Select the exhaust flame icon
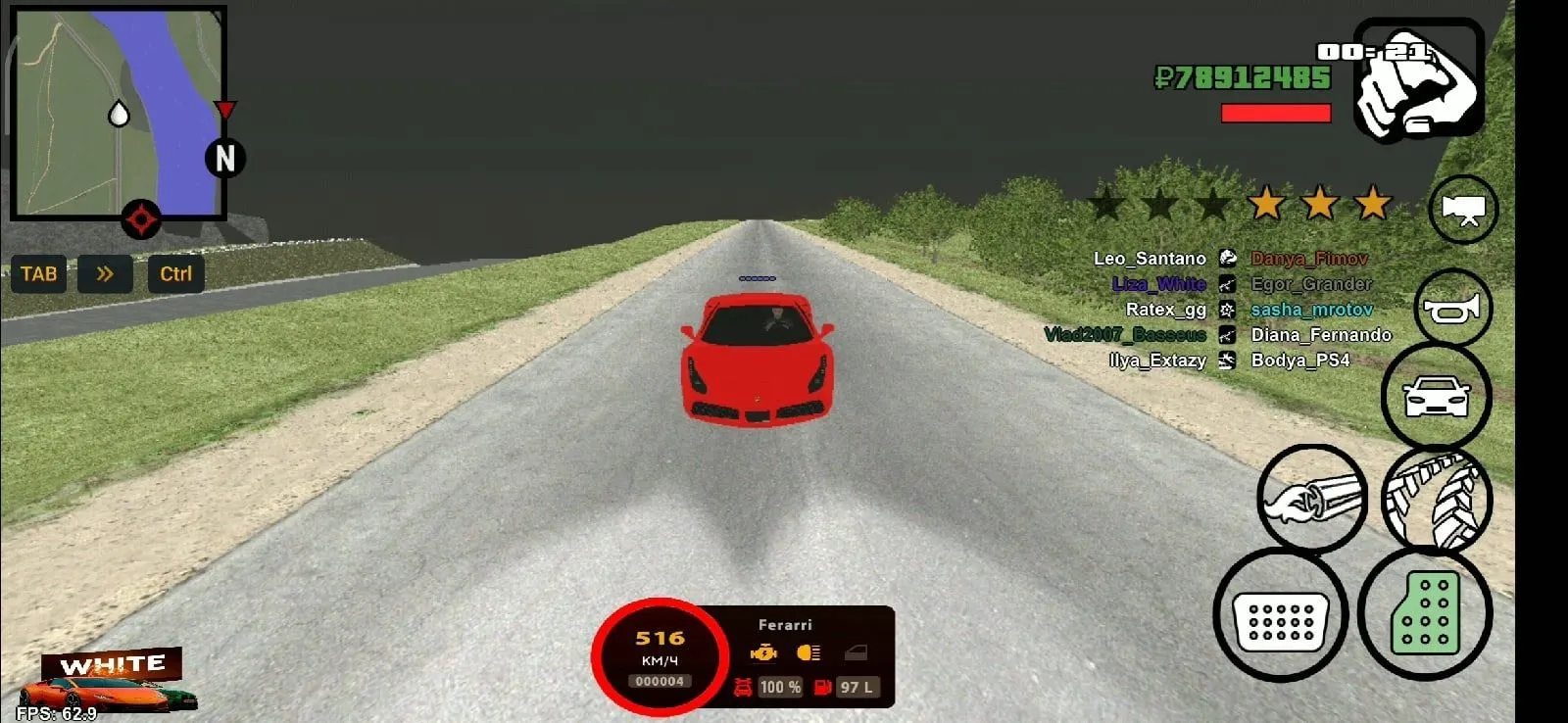This screenshot has height=723, width=1568. coord(1313,499)
